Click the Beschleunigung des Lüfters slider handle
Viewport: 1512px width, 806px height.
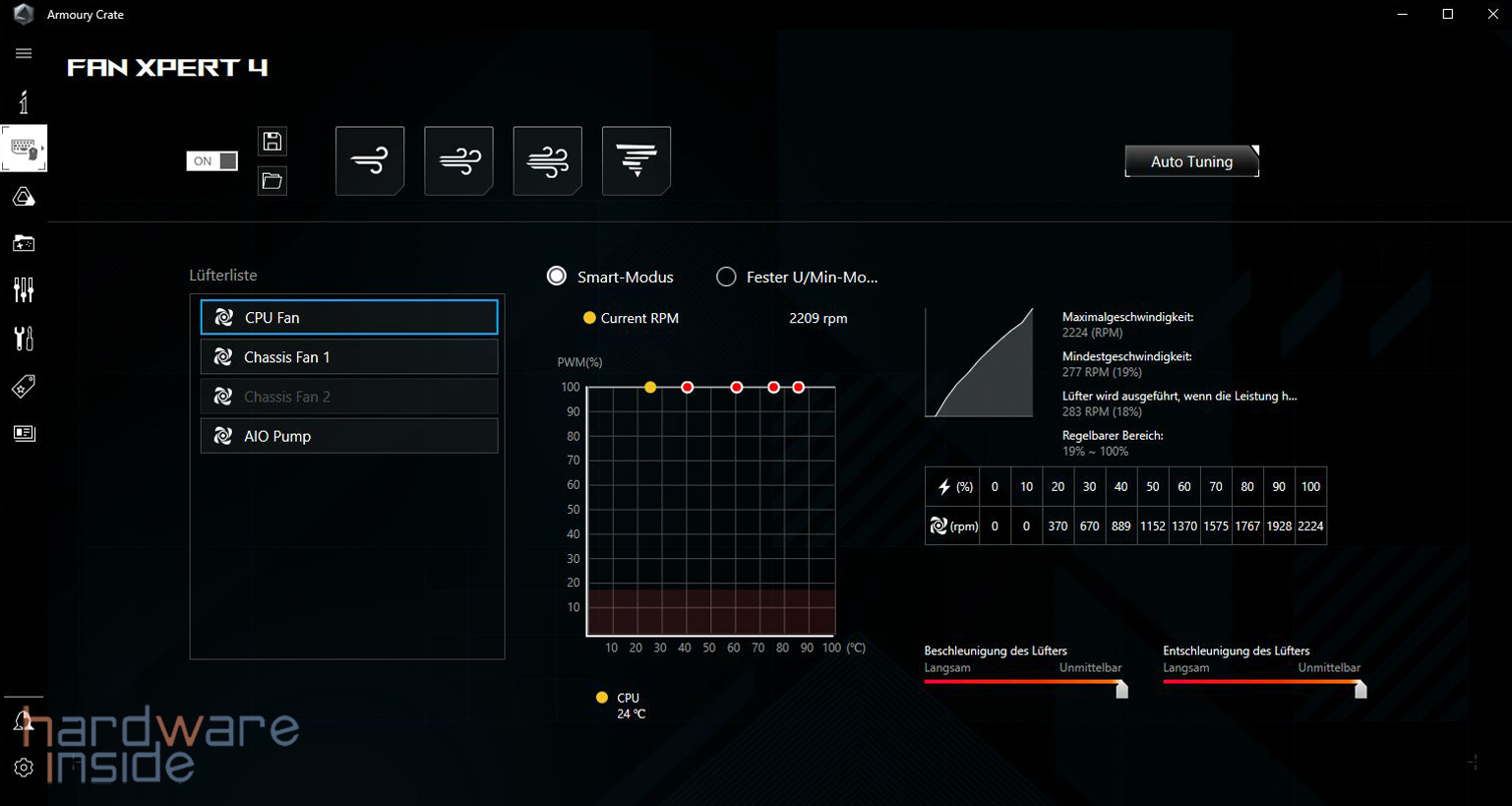click(1121, 690)
